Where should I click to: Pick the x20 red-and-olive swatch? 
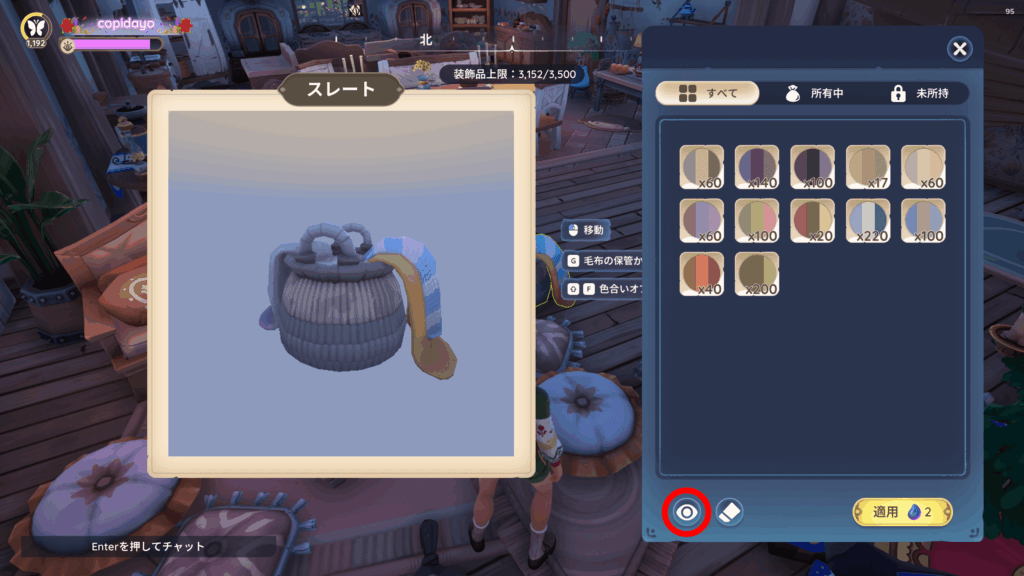[x=812, y=220]
